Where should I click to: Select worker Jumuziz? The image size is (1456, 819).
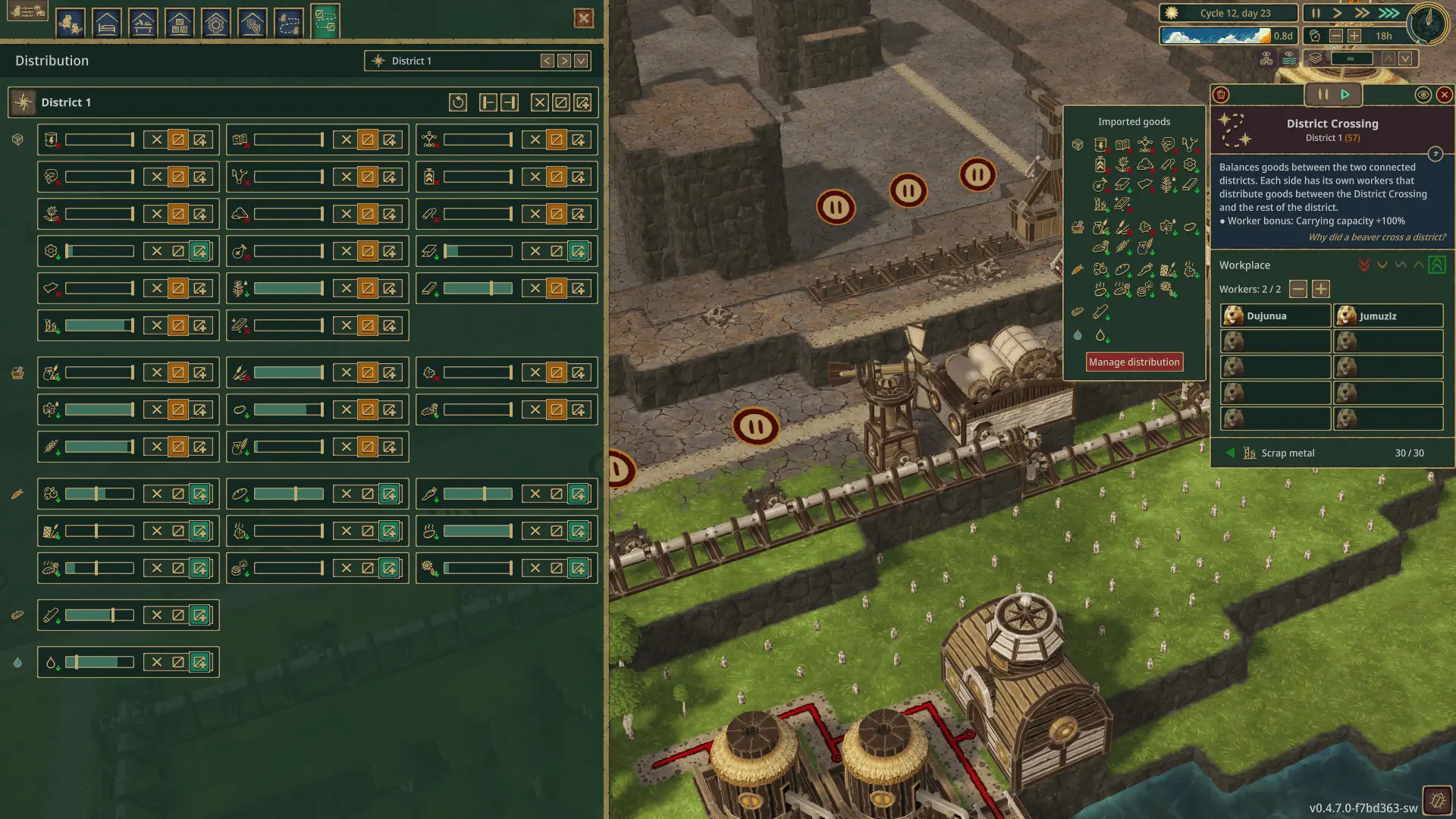tap(1388, 315)
